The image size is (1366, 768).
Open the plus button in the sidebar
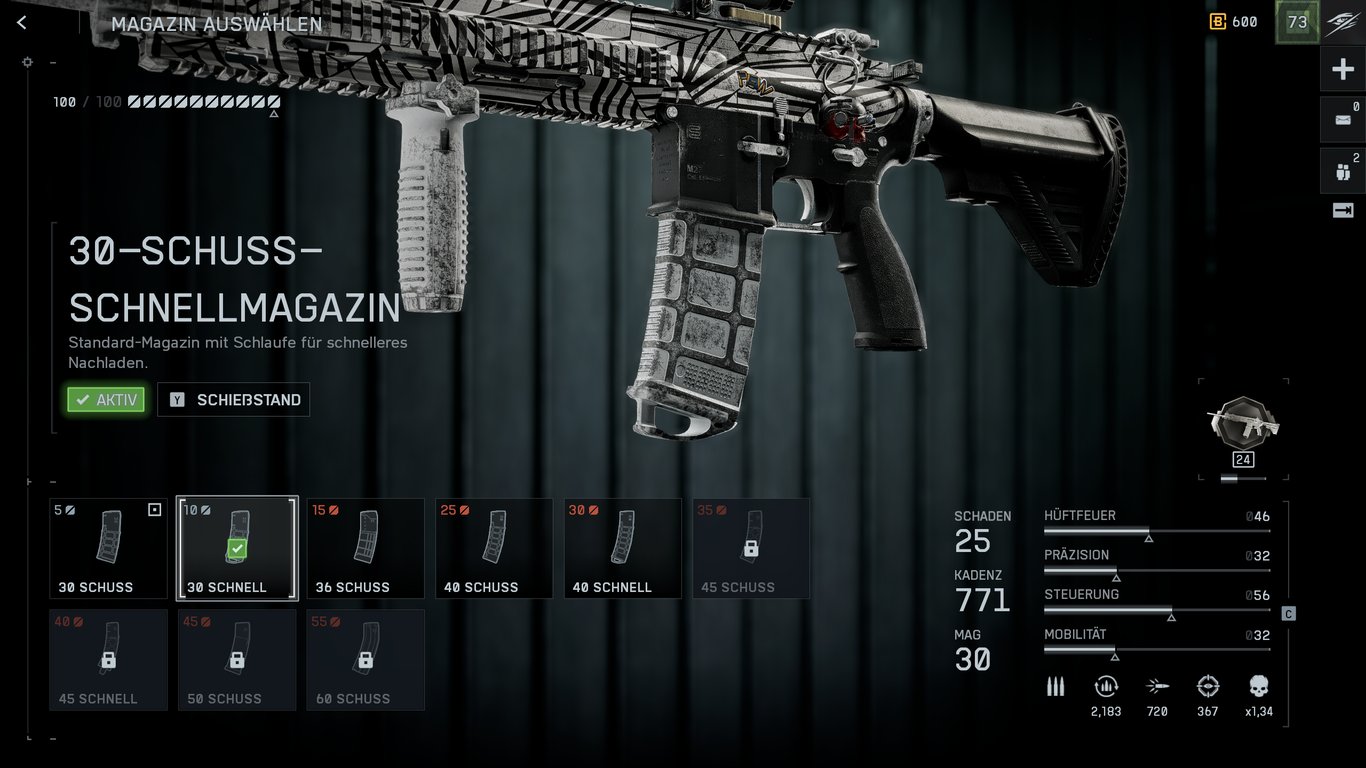(1343, 70)
